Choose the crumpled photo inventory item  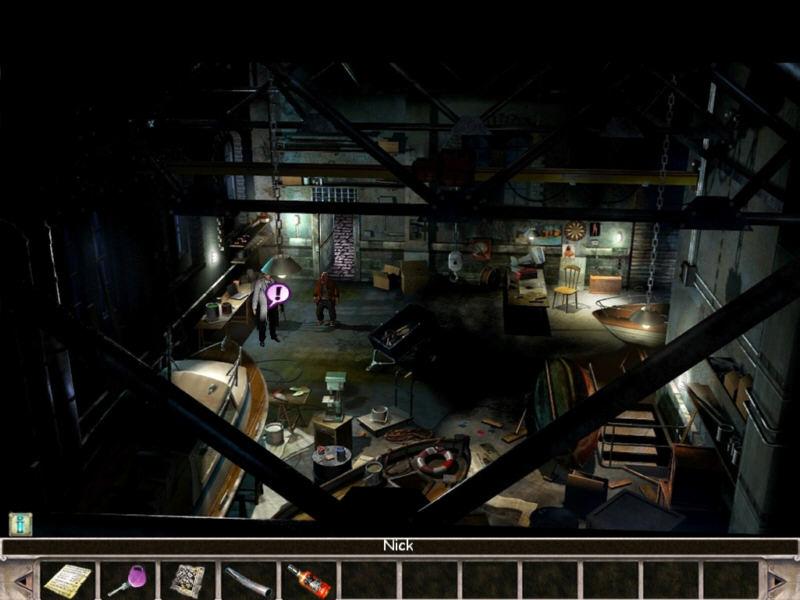188,580
